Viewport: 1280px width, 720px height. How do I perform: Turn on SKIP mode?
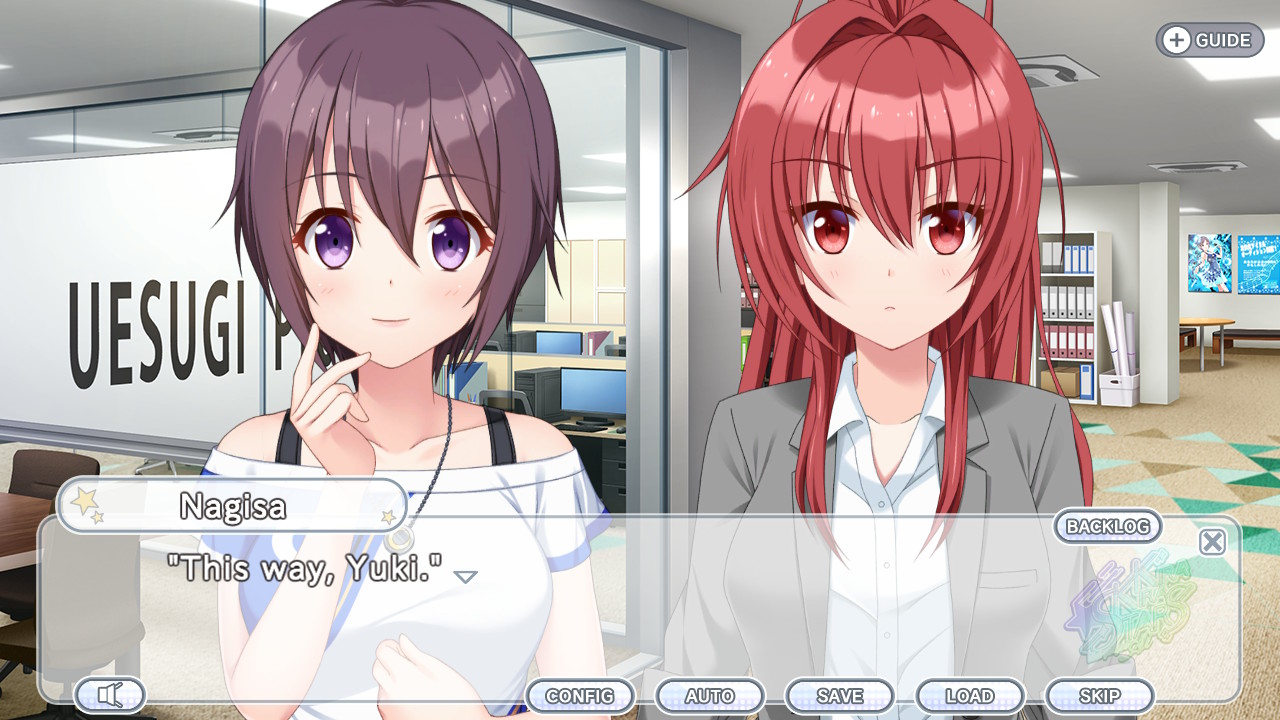tap(1098, 695)
